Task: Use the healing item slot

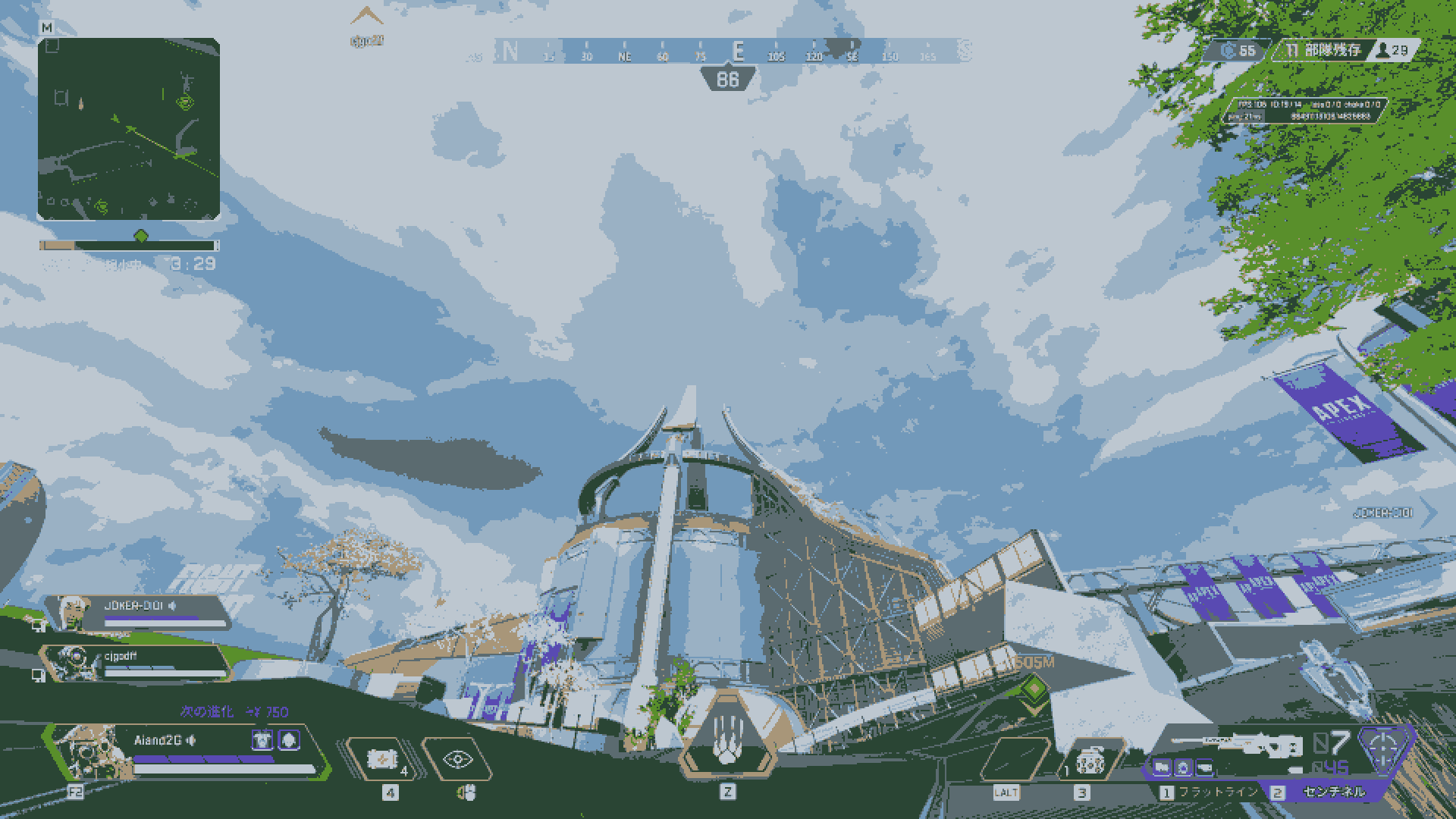Action: (x=381, y=759)
